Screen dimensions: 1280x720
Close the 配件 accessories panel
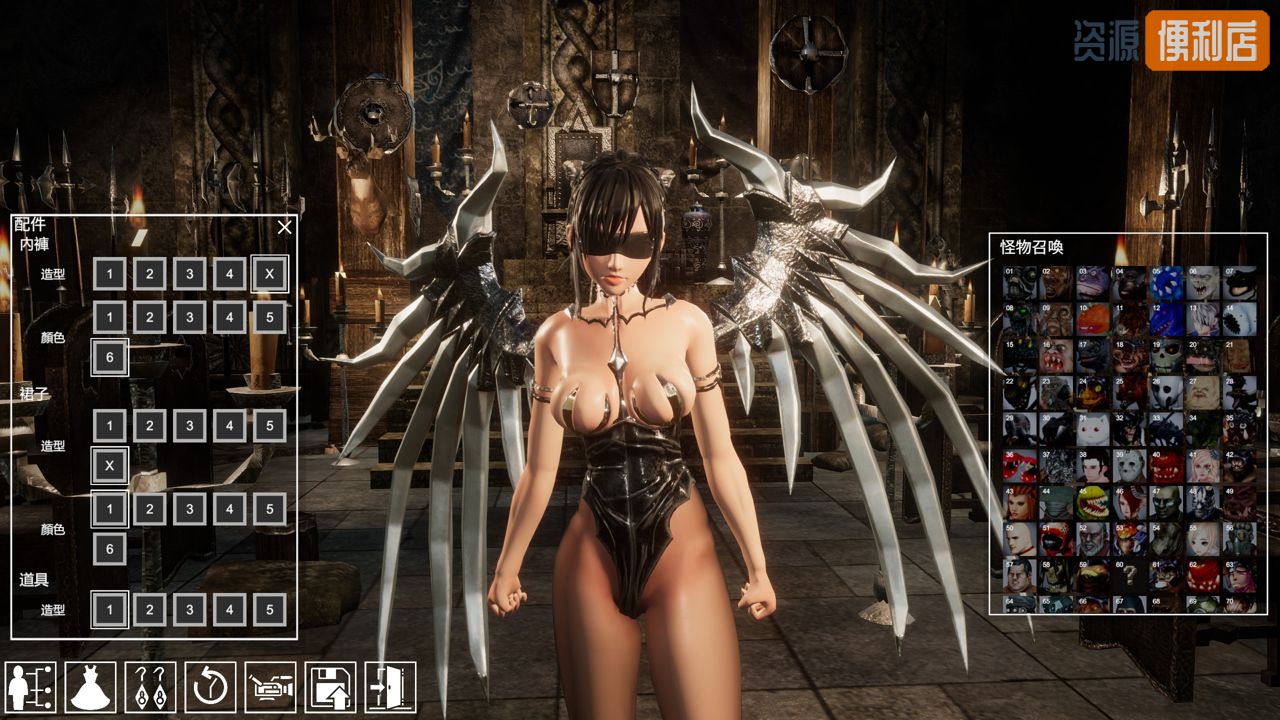[285, 227]
